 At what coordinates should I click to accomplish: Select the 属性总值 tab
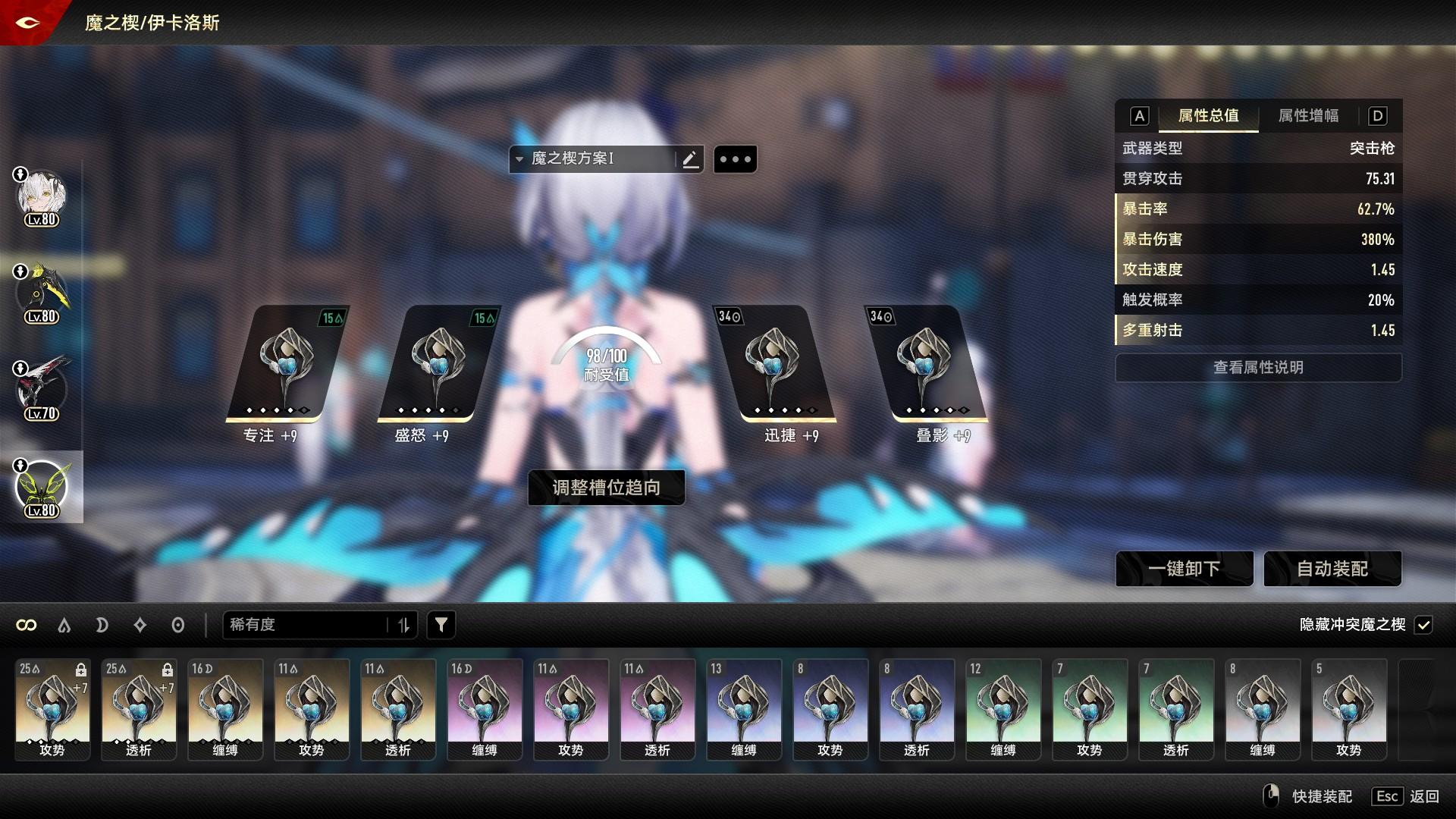[1208, 116]
